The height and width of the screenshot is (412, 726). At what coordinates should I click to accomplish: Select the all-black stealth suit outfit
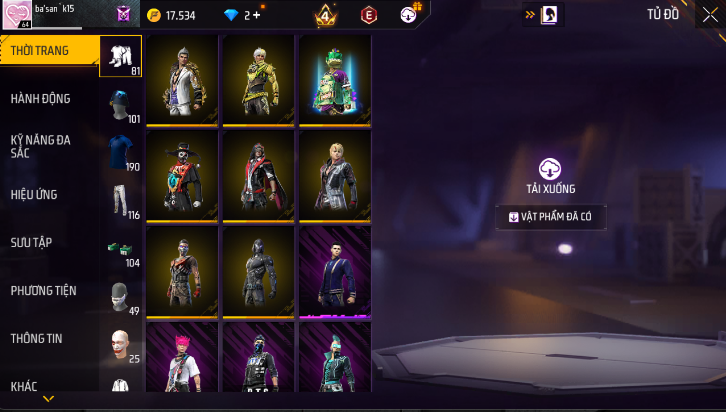pos(258,271)
